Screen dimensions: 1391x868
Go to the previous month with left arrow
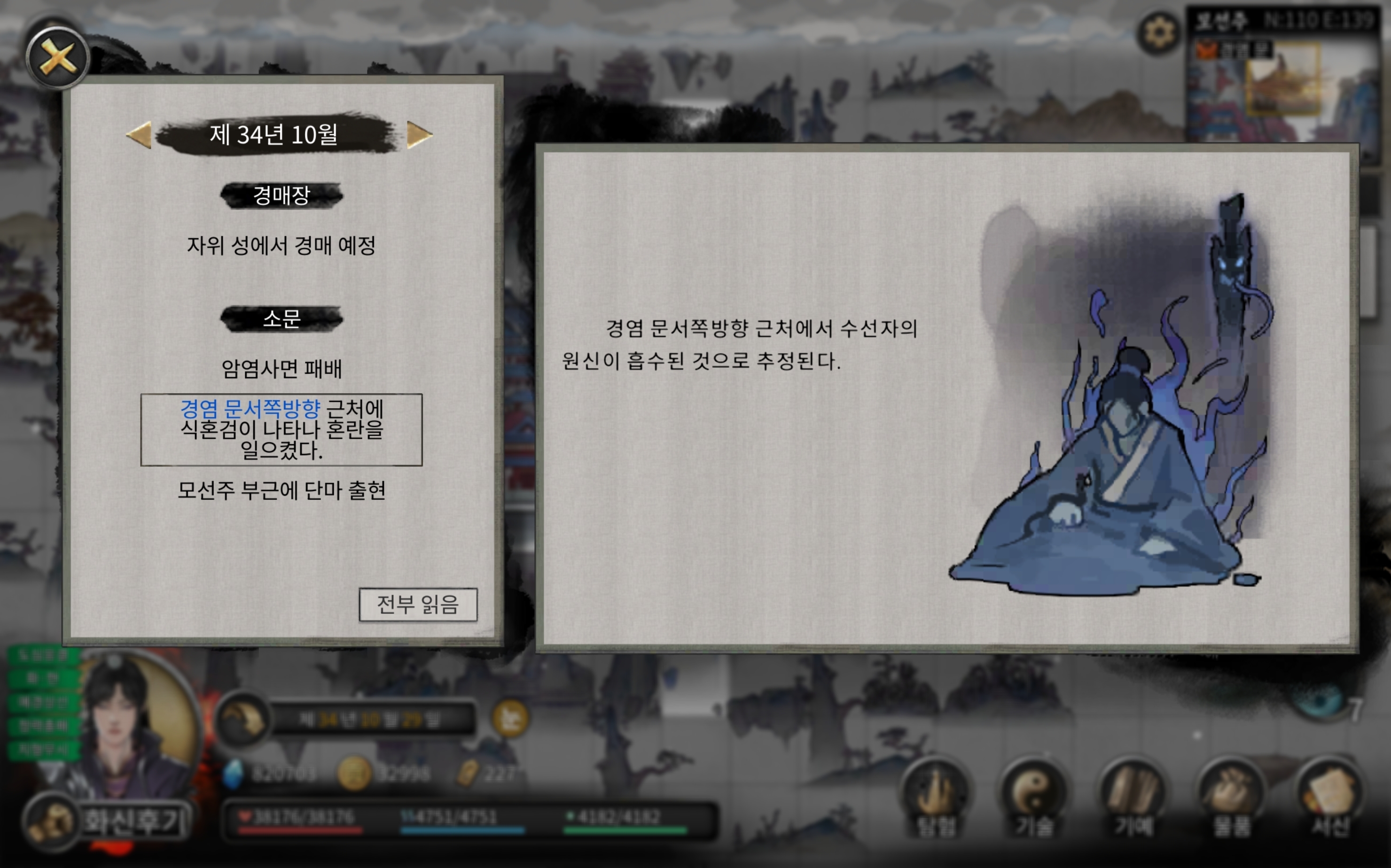click(x=139, y=135)
